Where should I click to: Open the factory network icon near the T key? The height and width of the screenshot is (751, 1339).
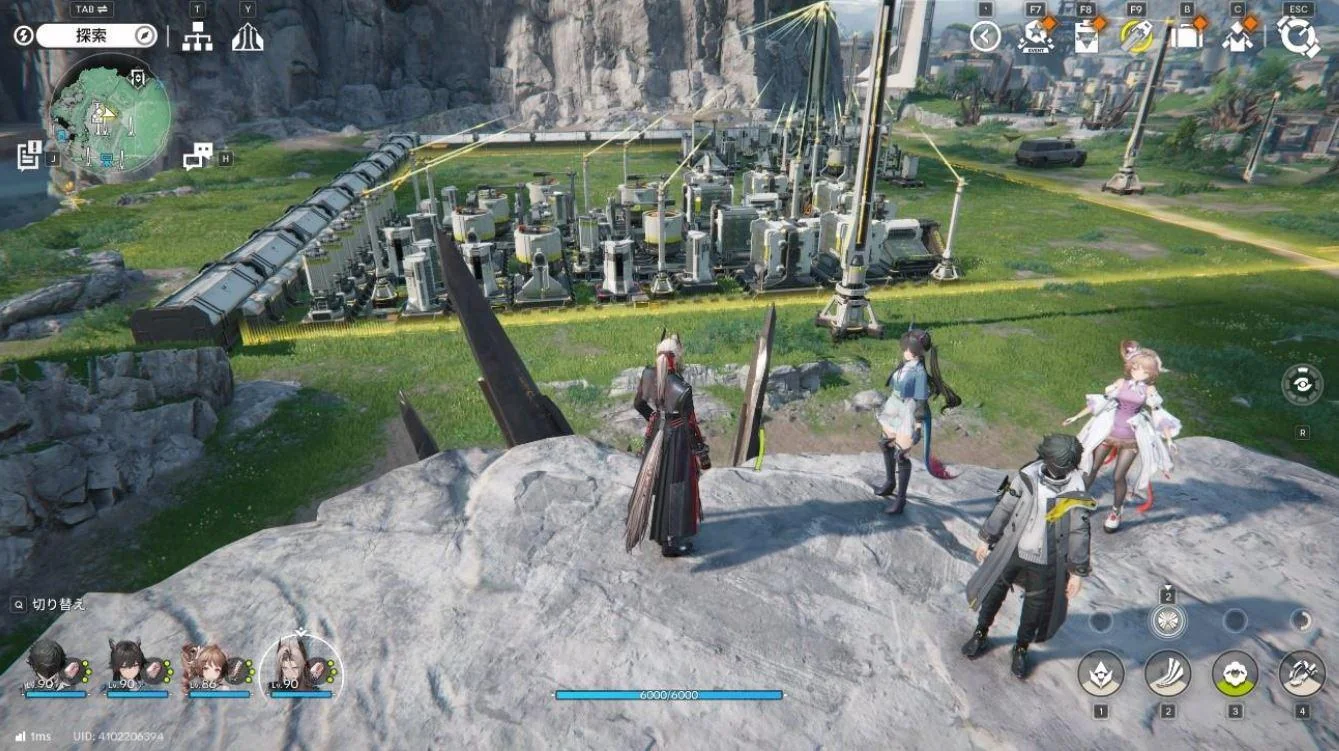click(197, 38)
